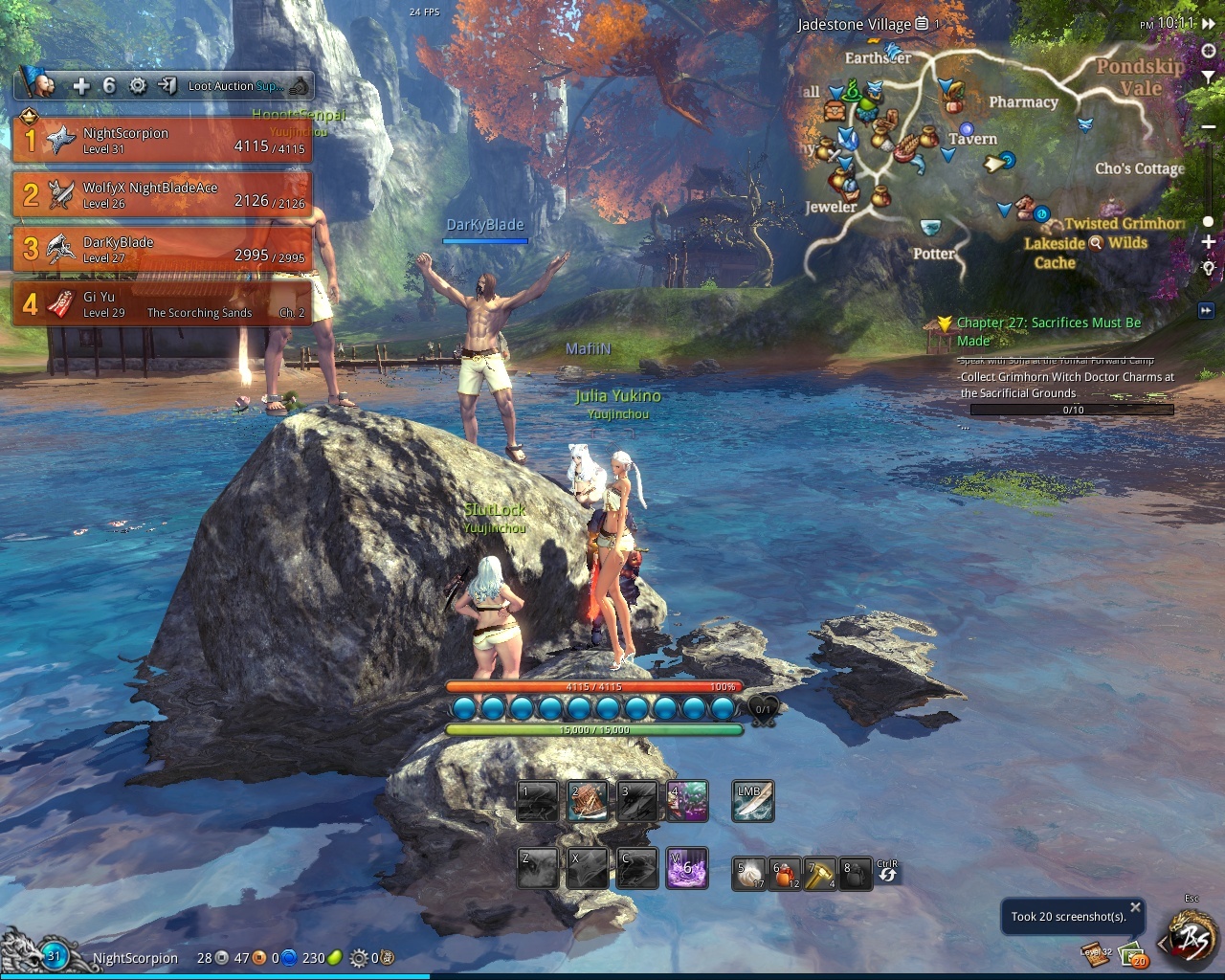Trigger the purple skill in slot 4

[x=688, y=802]
